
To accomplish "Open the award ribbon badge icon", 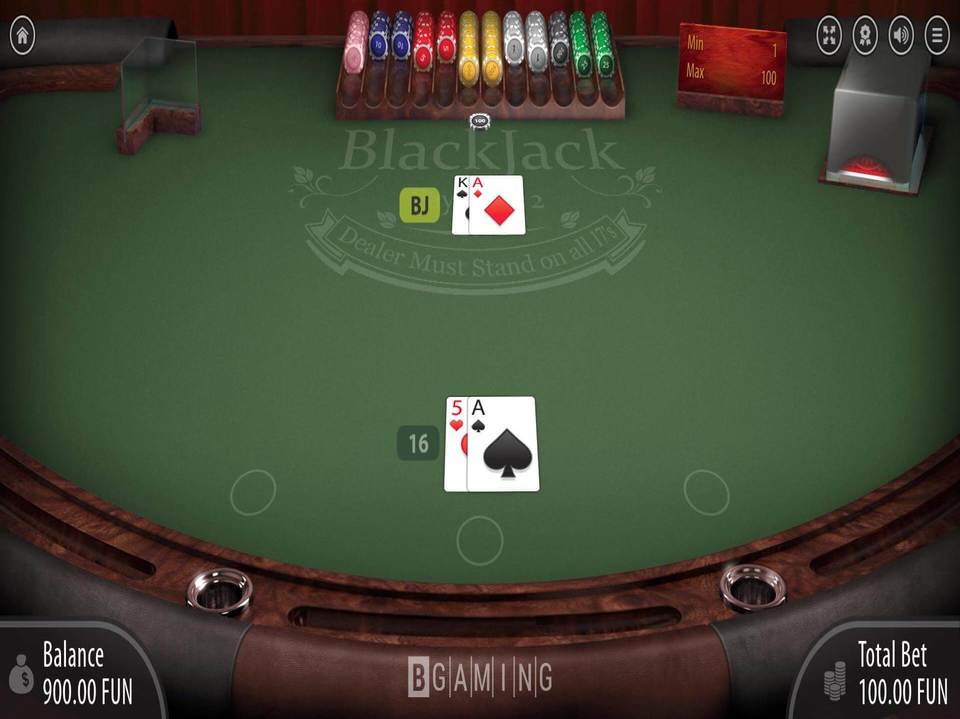I will coord(865,36).
